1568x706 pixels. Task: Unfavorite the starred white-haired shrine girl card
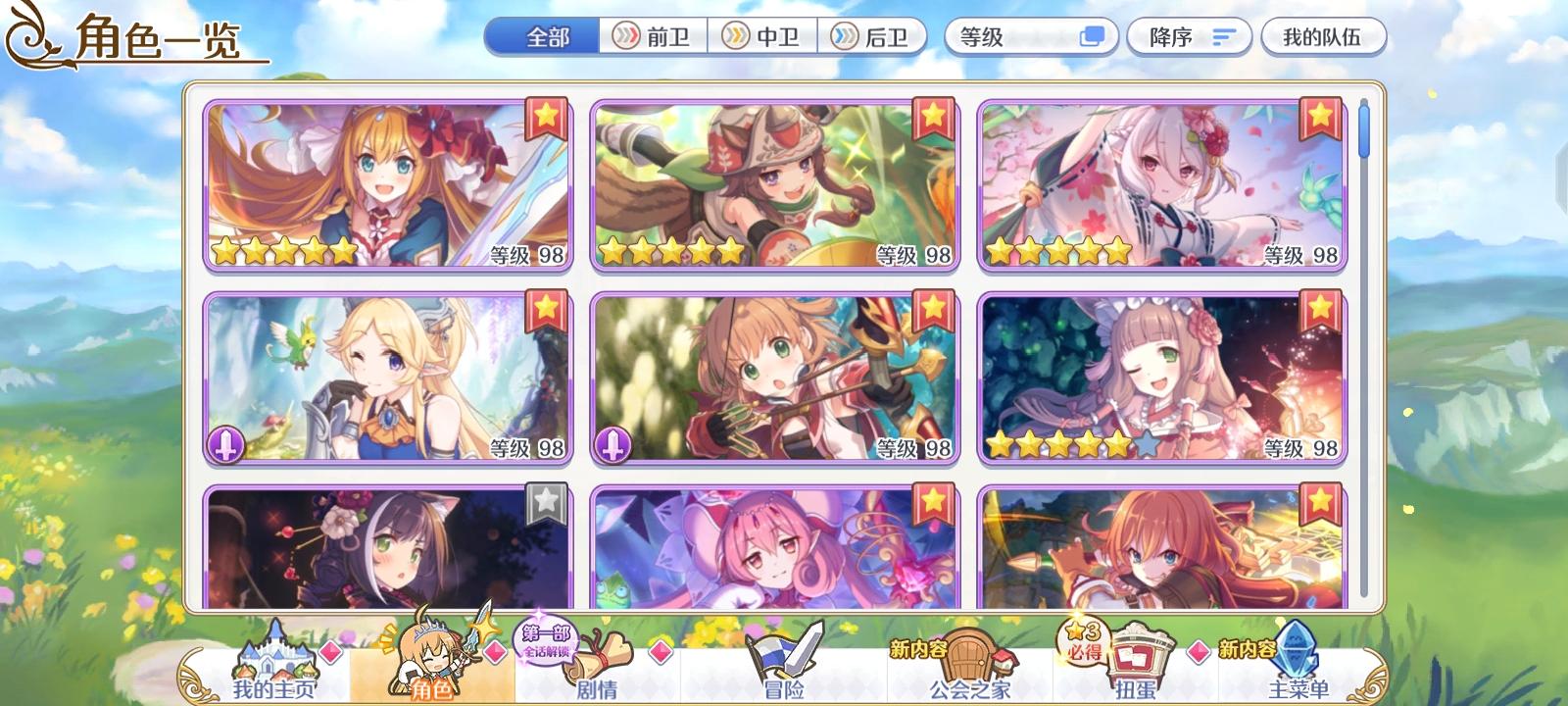pos(1320,116)
